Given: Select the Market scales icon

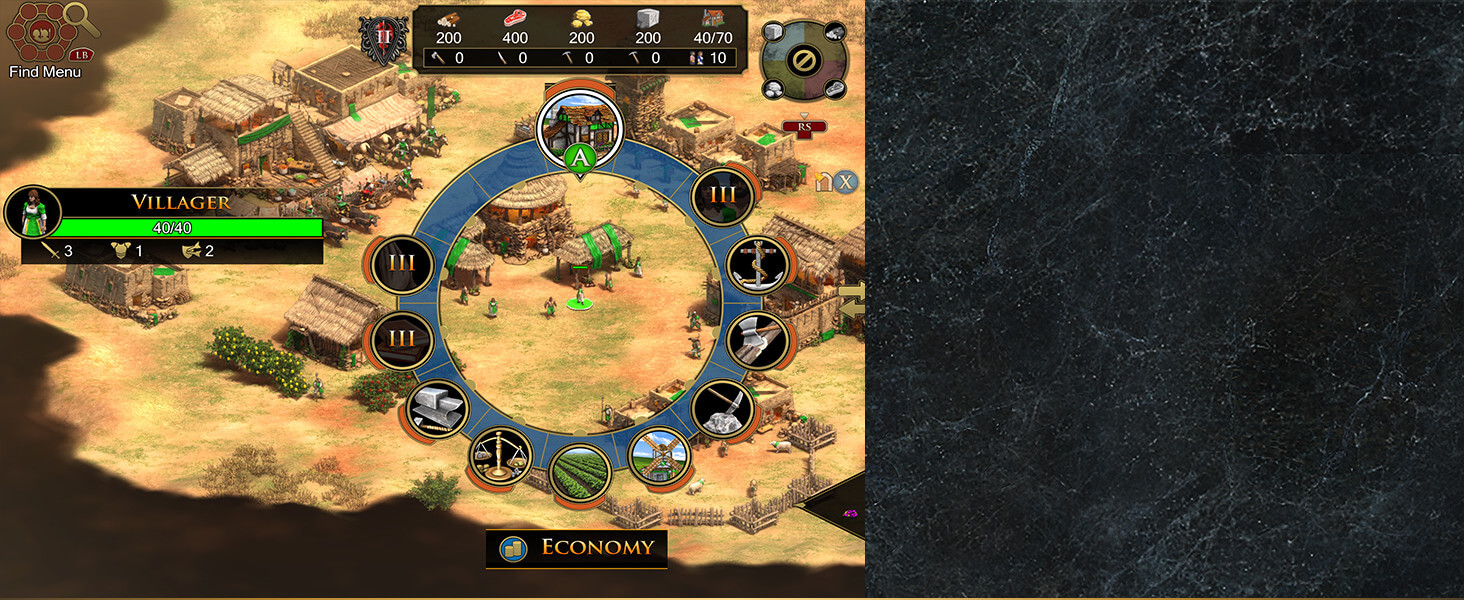Looking at the screenshot, I should click(x=500, y=456).
